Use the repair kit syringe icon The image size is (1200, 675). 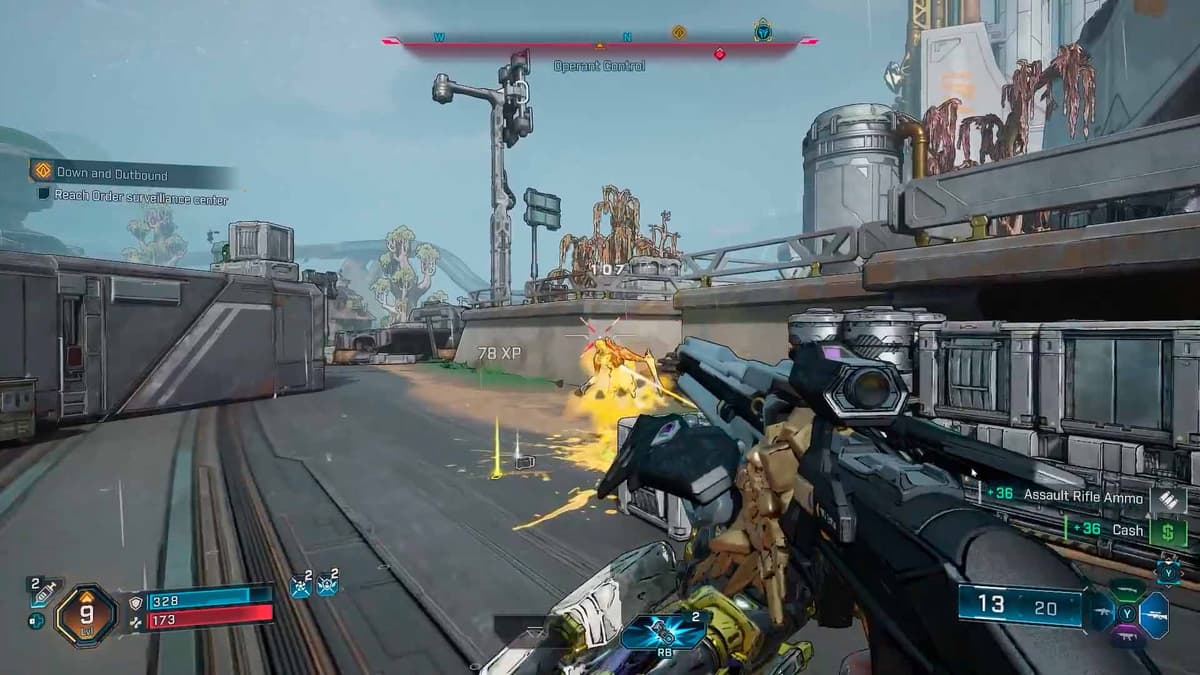44,594
